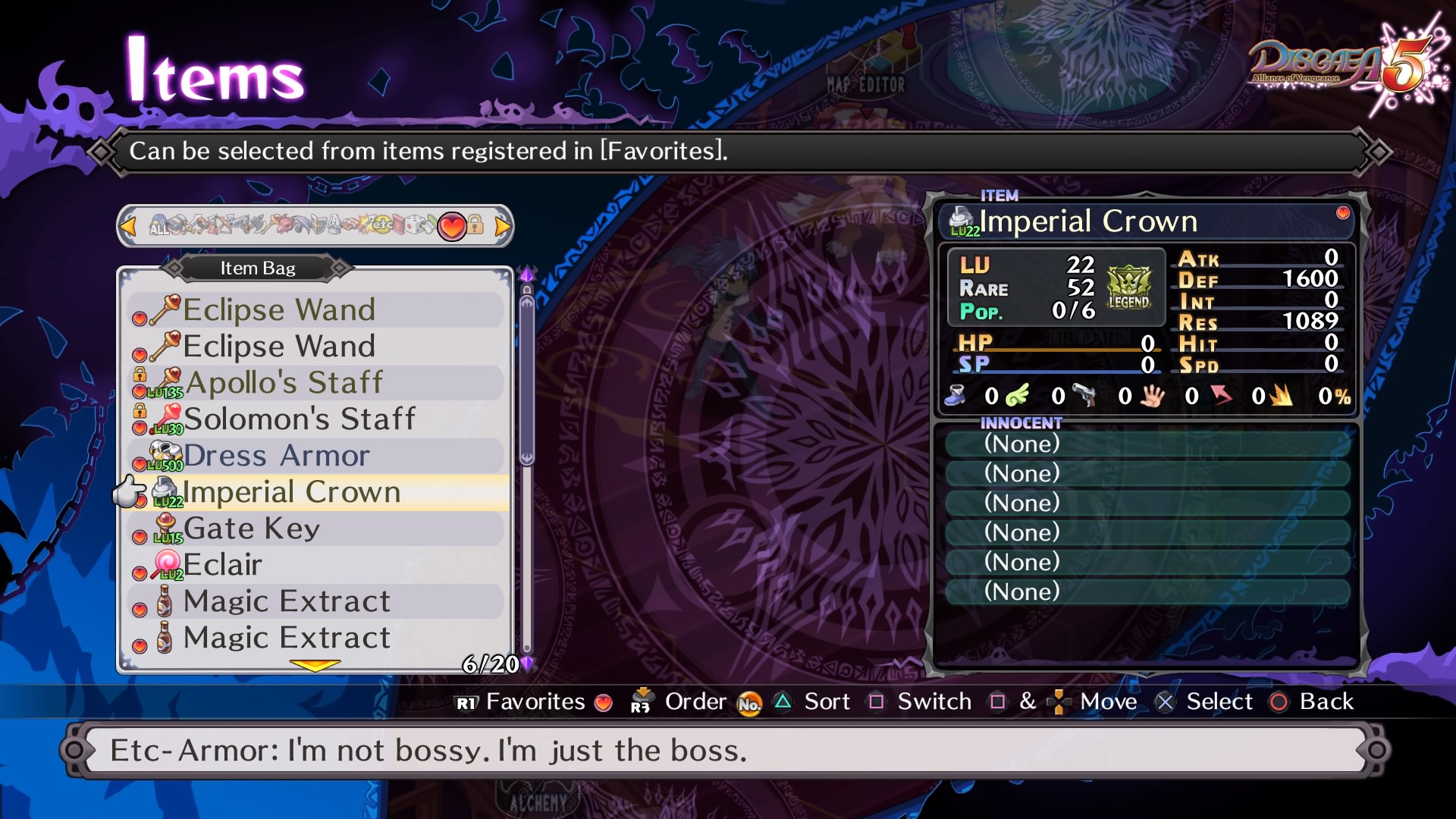Click the item list scrollbar handle
Image resolution: width=1456 pixels, height=819 pixels.
coord(527,379)
